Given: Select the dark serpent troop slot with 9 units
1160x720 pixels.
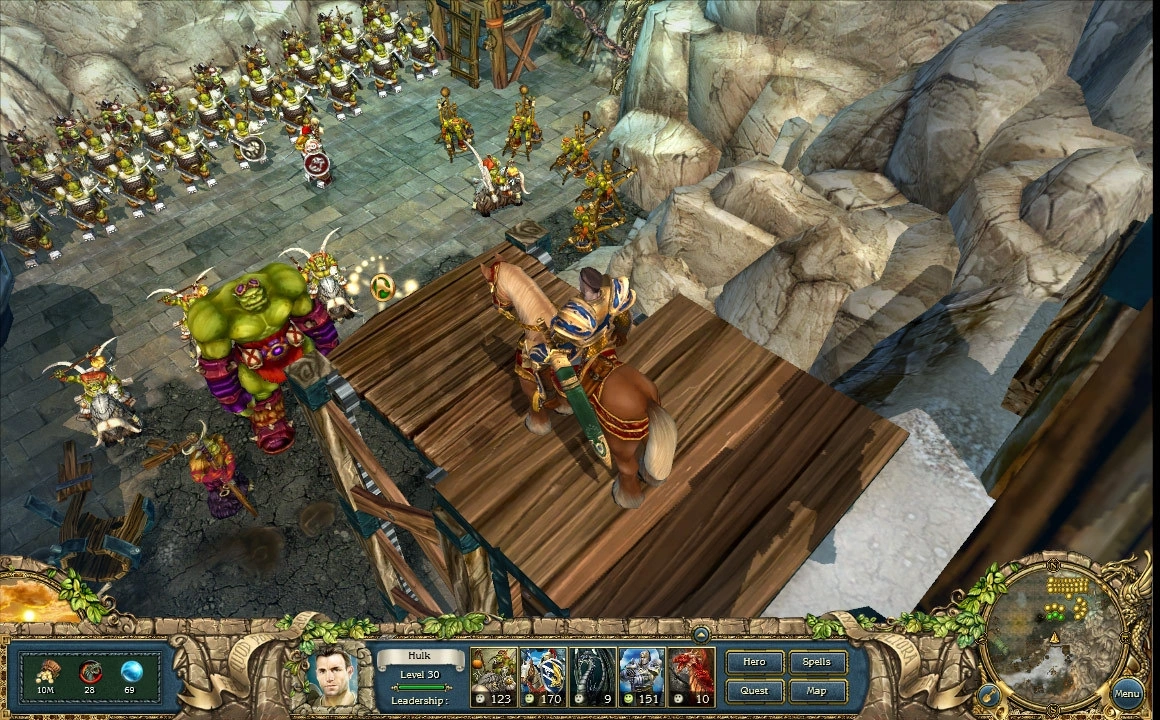Looking at the screenshot, I should 593,675.
